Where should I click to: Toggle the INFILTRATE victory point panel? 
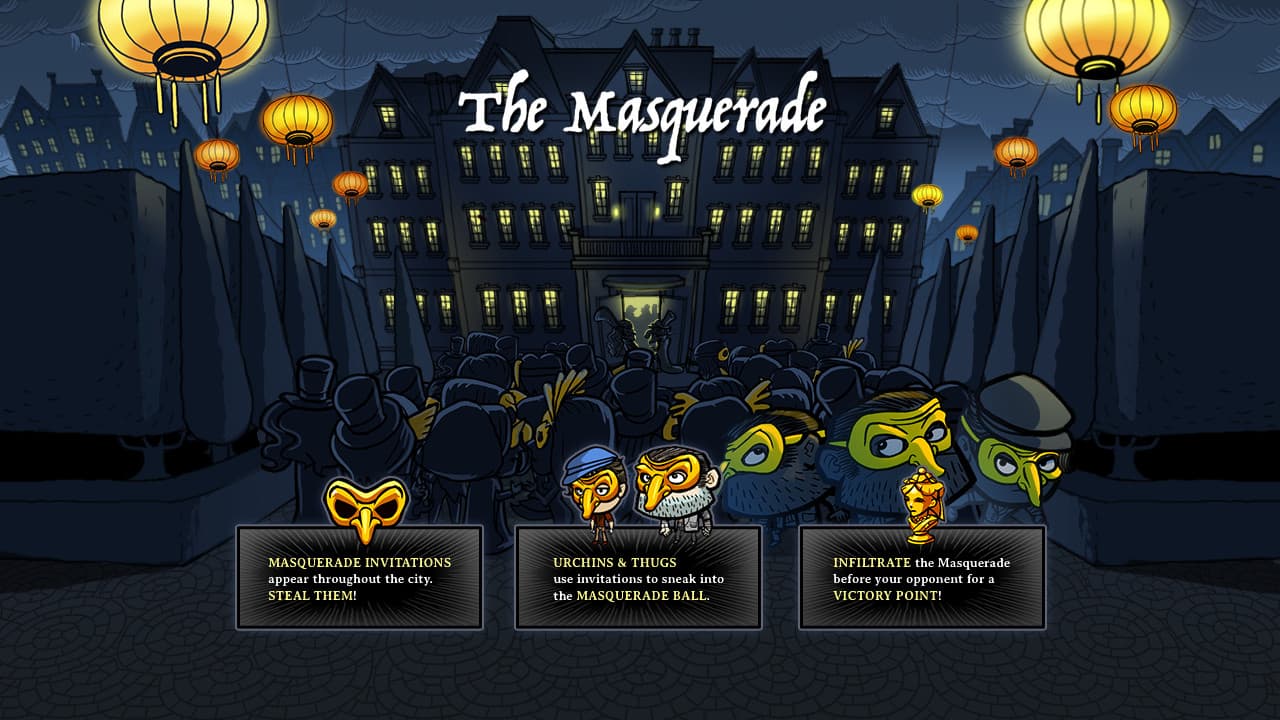coord(921,580)
